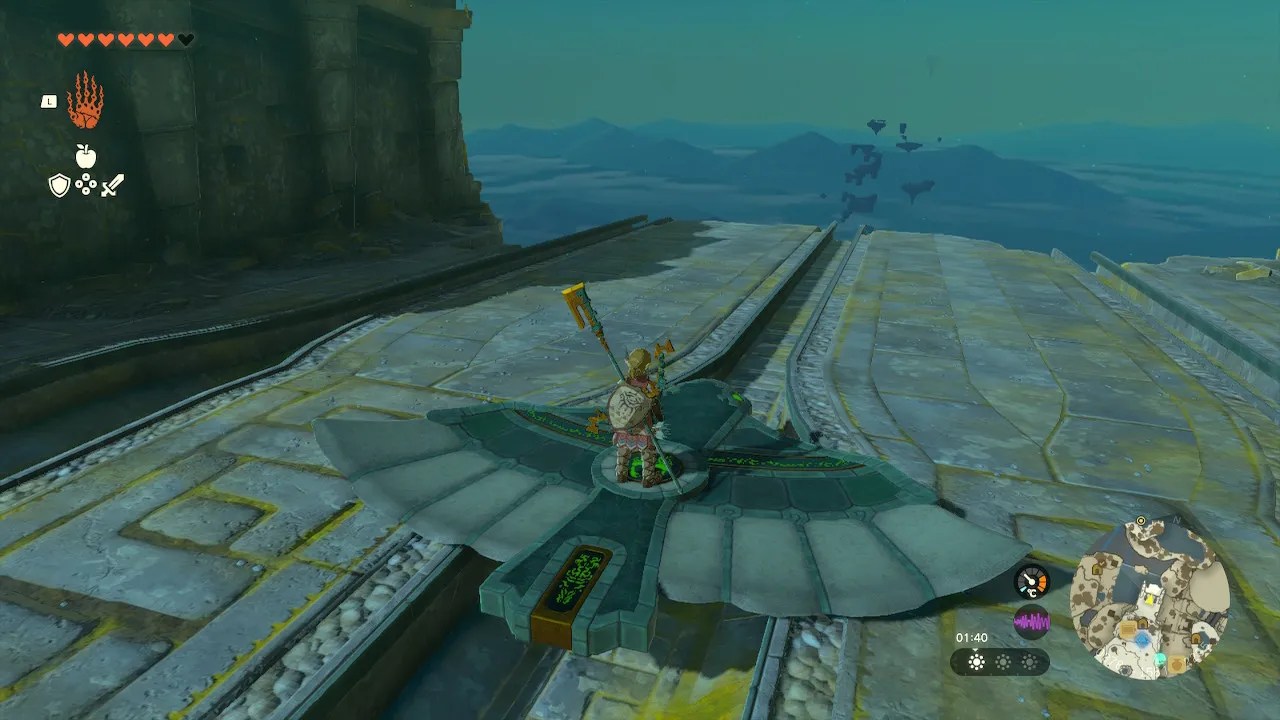Click the third dimmed weather forecast symbol
The height and width of the screenshot is (720, 1280).
pos(1030,662)
